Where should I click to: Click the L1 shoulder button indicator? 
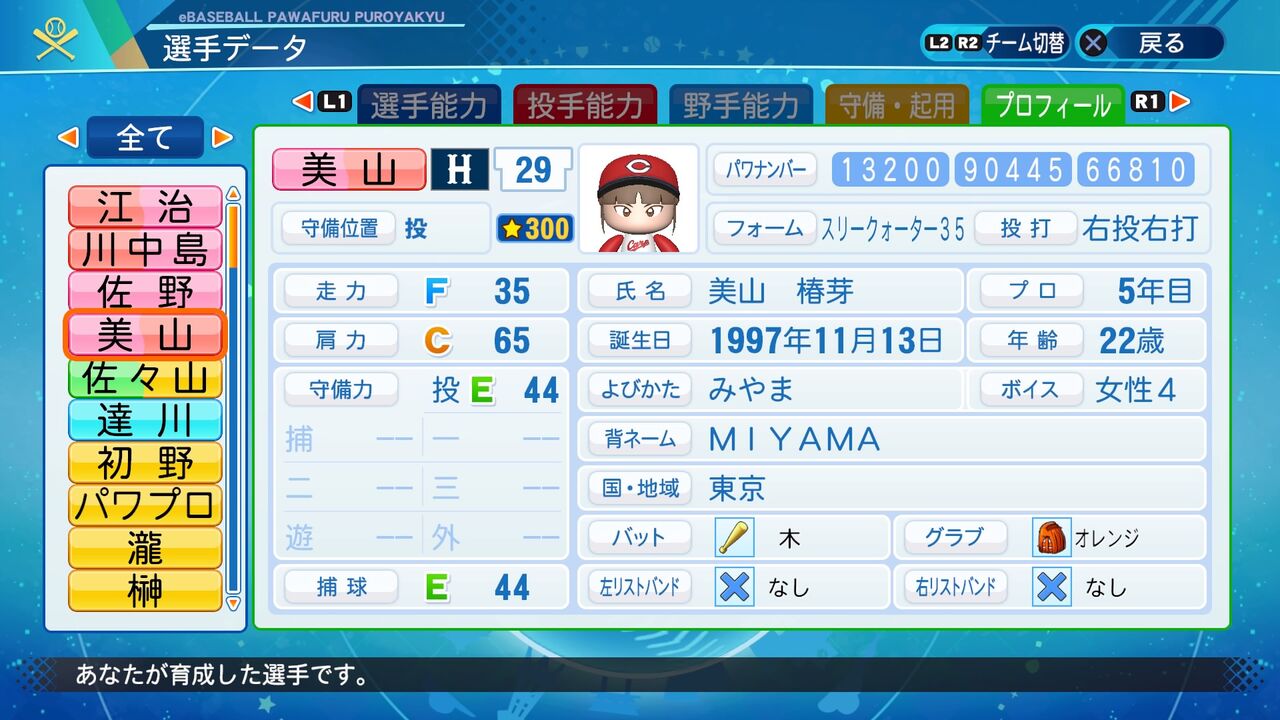coord(330,101)
